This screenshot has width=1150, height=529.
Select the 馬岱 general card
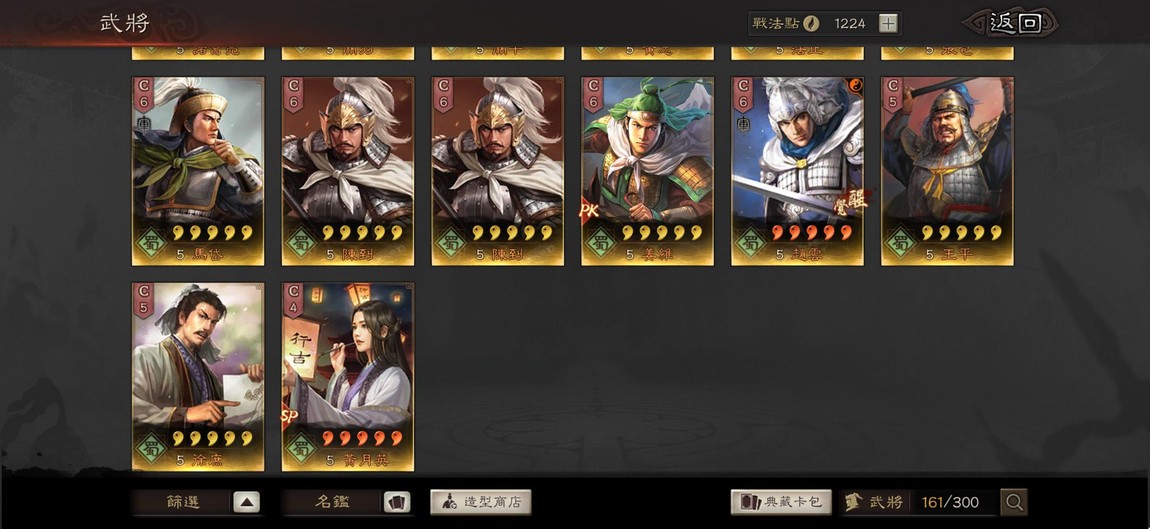(x=198, y=170)
